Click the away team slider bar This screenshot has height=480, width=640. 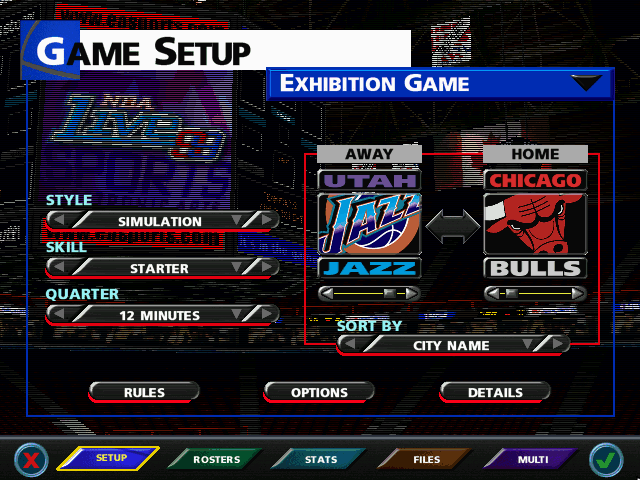(x=369, y=294)
